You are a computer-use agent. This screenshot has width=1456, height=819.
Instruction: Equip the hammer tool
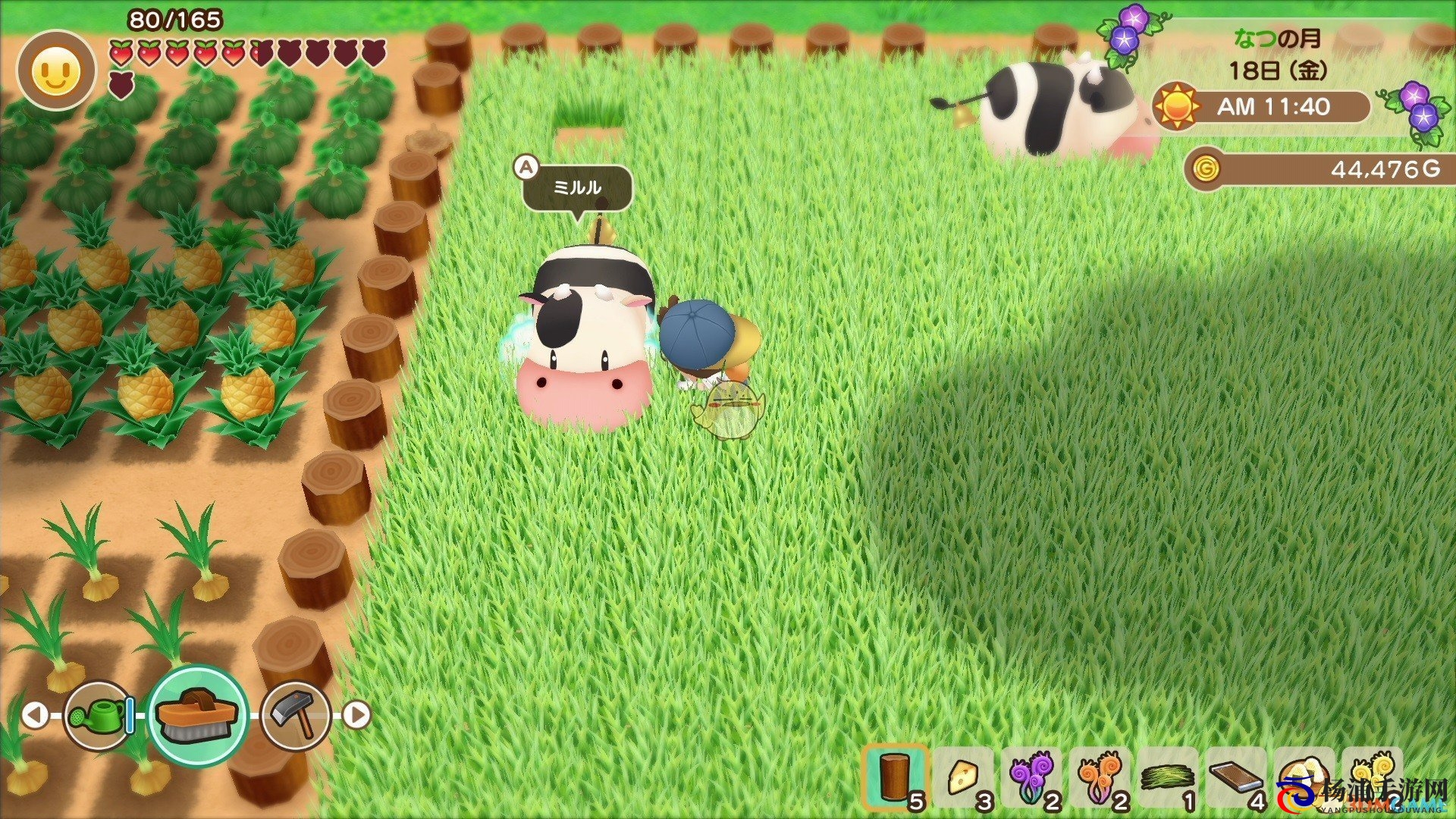(x=295, y=714)
